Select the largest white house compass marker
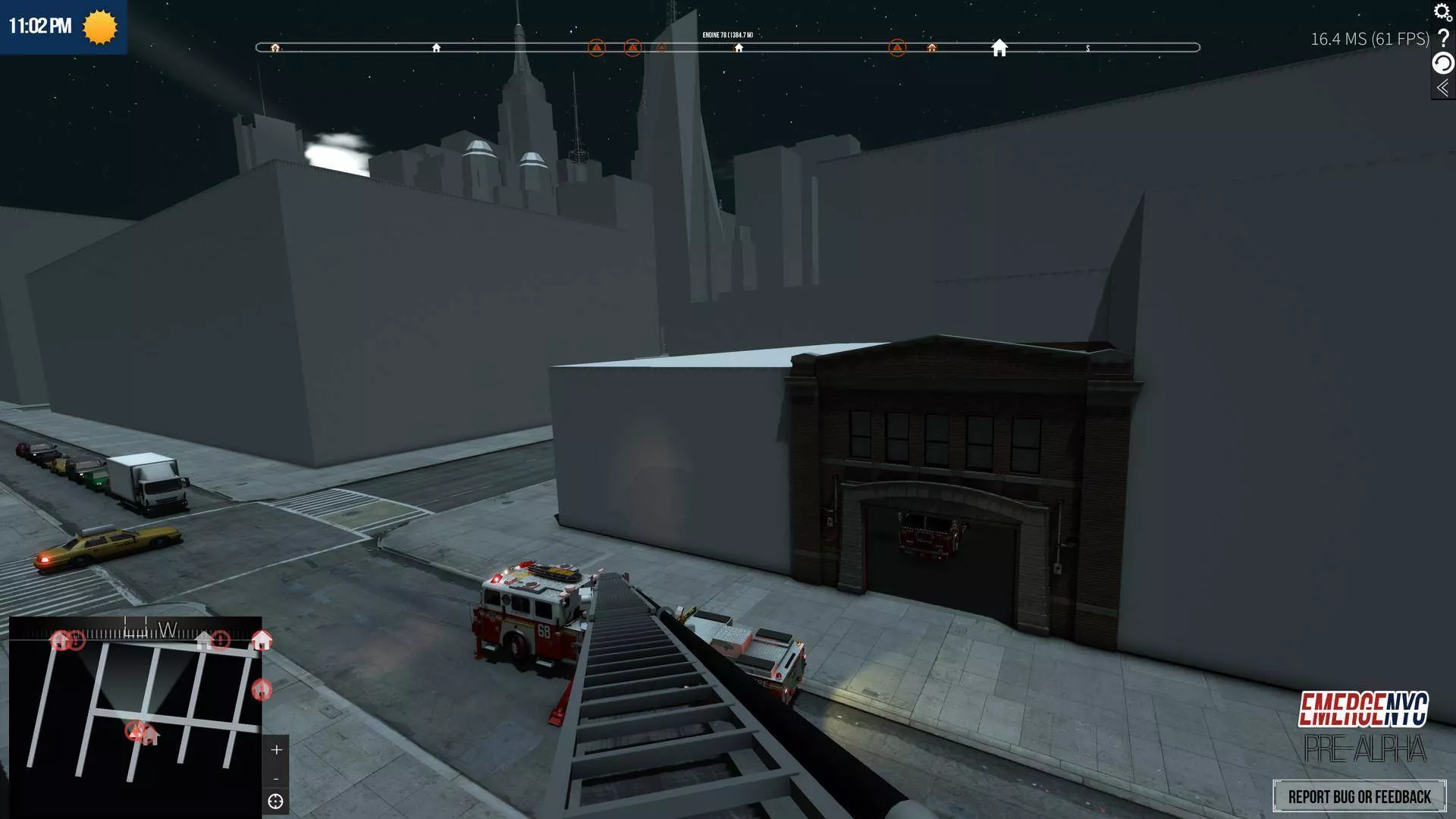 pyautogui.click(x=999, y=48)
